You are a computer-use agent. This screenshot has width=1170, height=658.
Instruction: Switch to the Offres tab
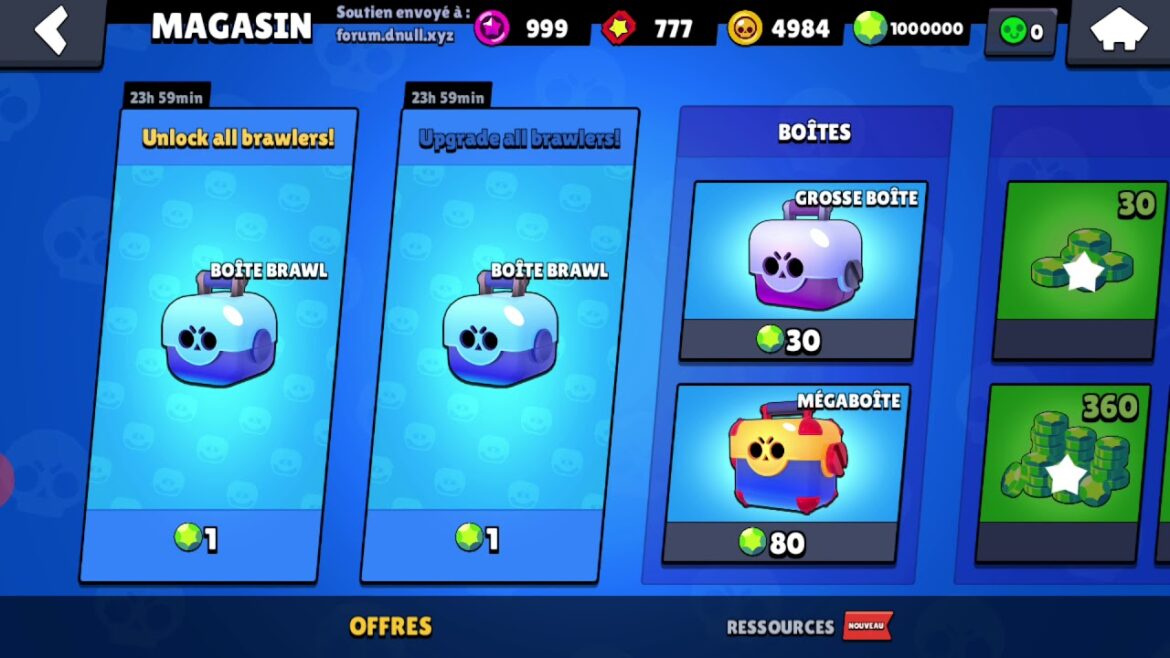[390, 627]
